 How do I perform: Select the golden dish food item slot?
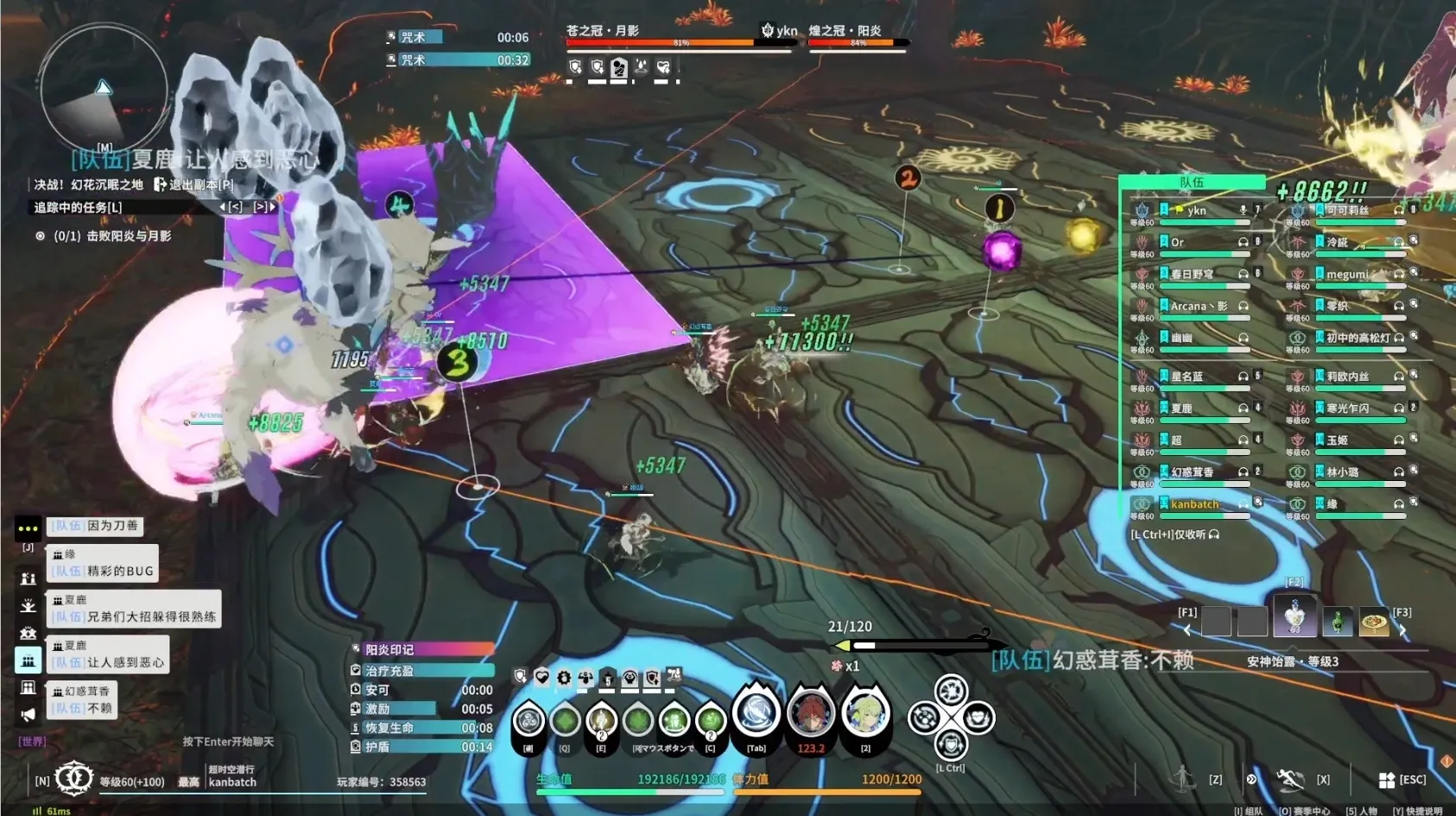pyautogui.click(x=1374, y=622)
